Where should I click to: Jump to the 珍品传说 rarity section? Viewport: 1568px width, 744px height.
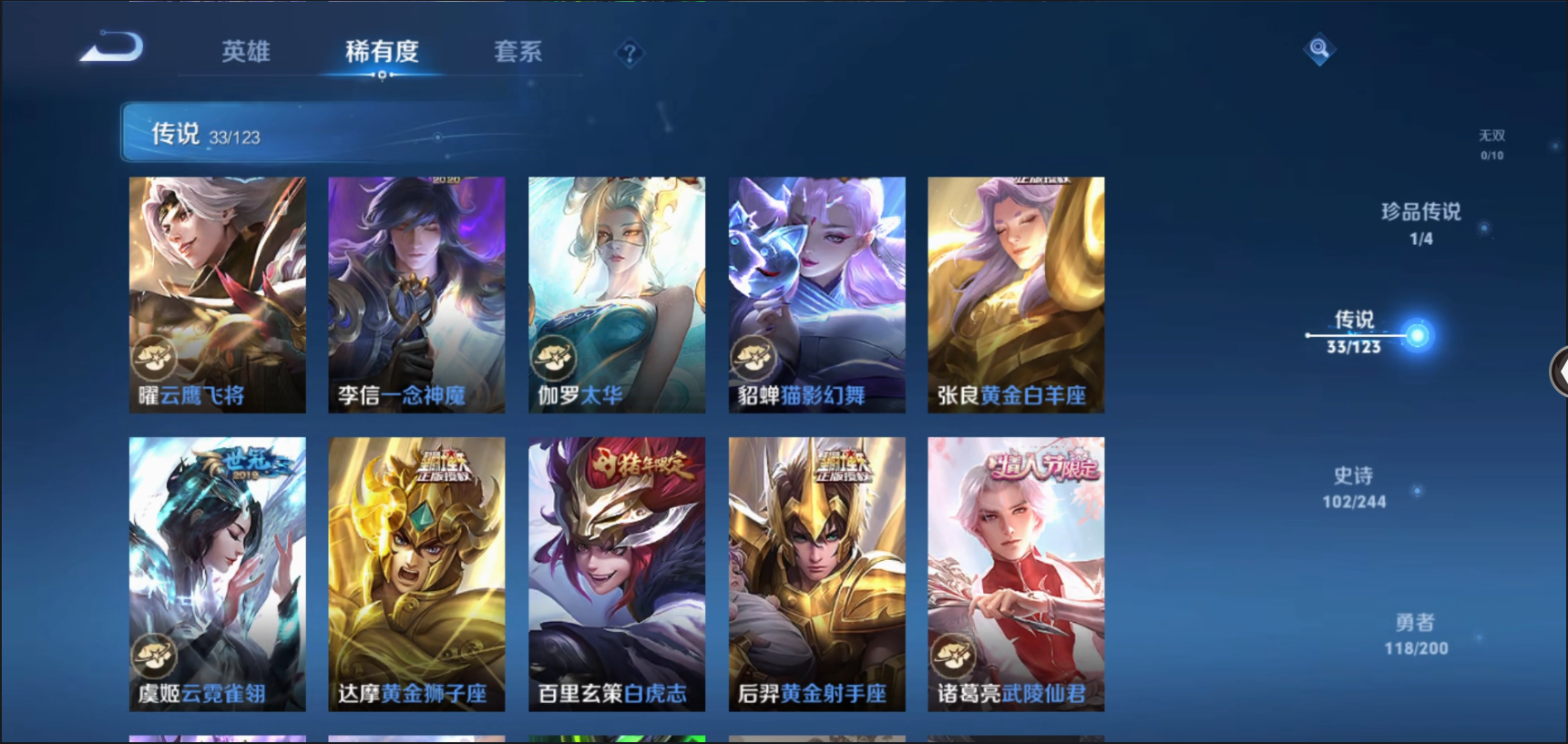[1420, 223]
